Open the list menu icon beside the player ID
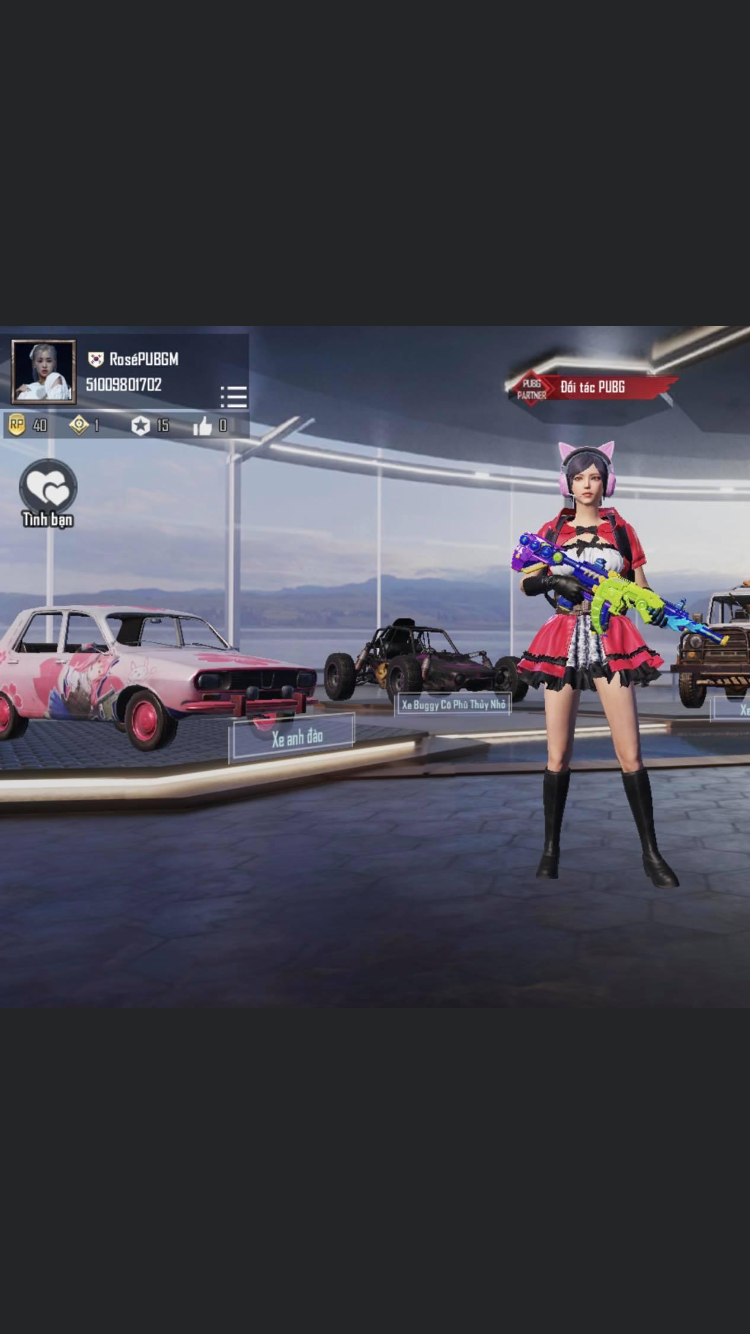The height and width of the screenshot is (1334, 750). click(233, 396)
